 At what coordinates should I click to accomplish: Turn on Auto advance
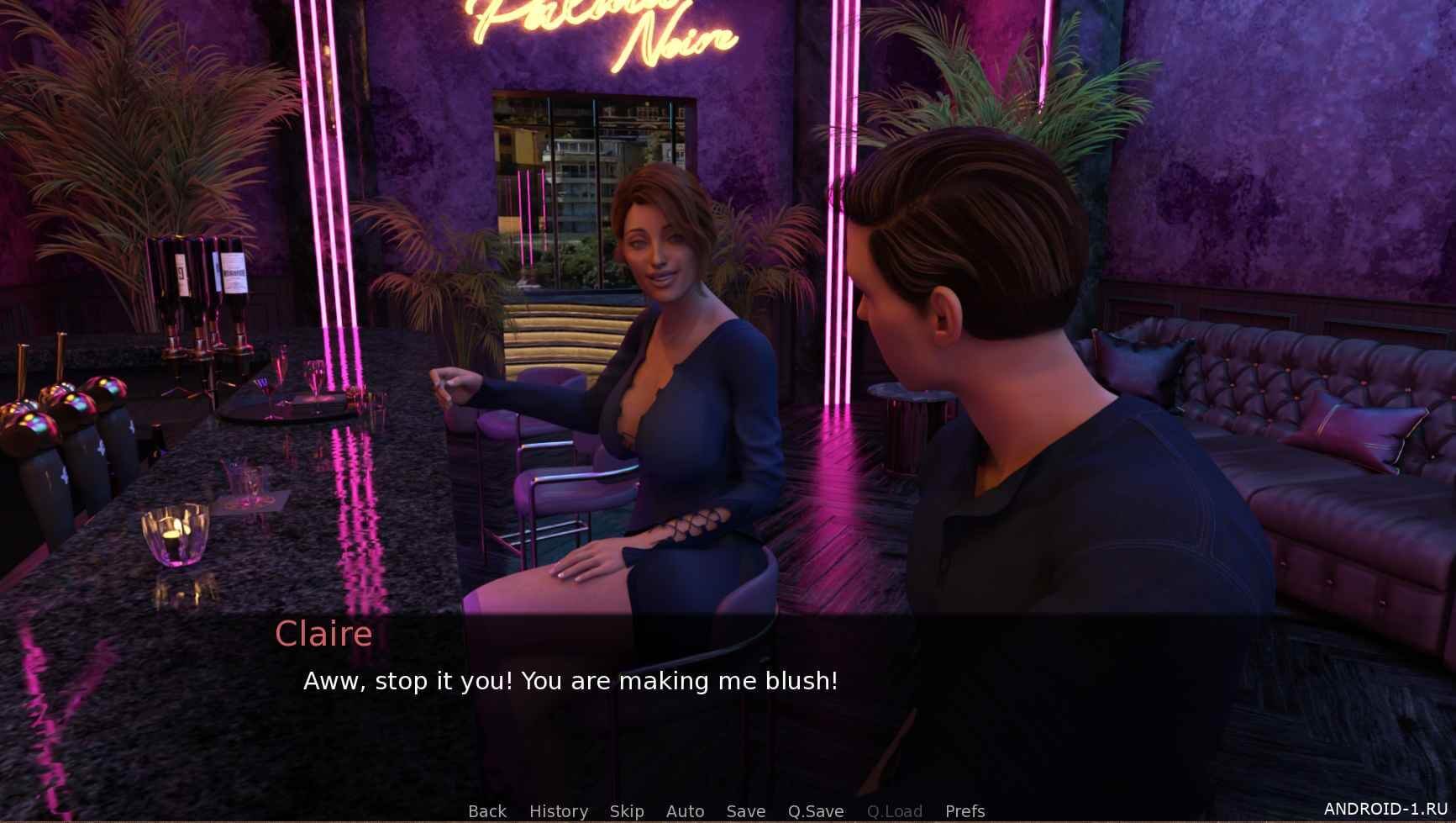pyautogui.click(x=685, y=810)
